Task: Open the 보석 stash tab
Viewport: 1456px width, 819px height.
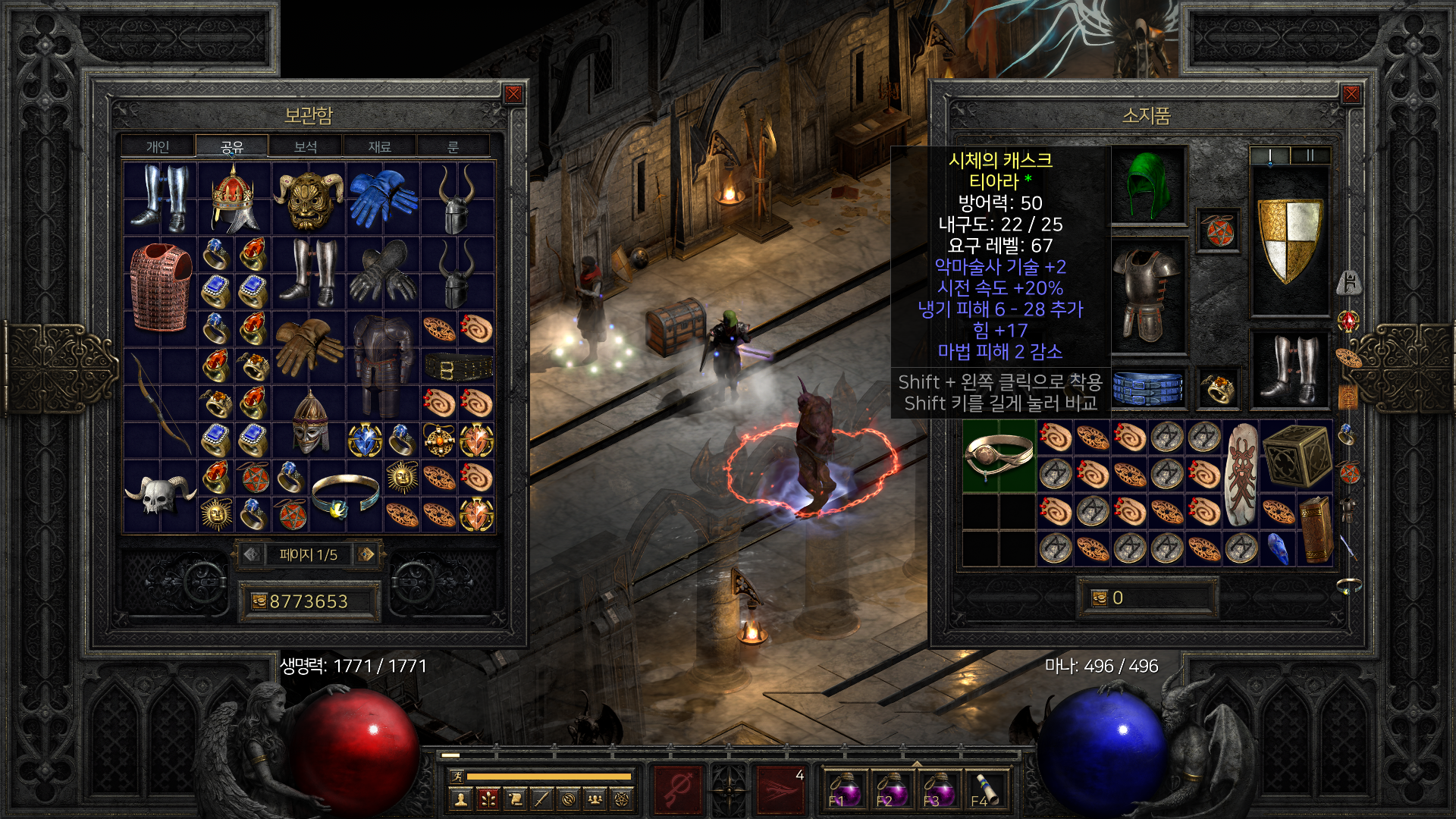Action: pos(306,146)
